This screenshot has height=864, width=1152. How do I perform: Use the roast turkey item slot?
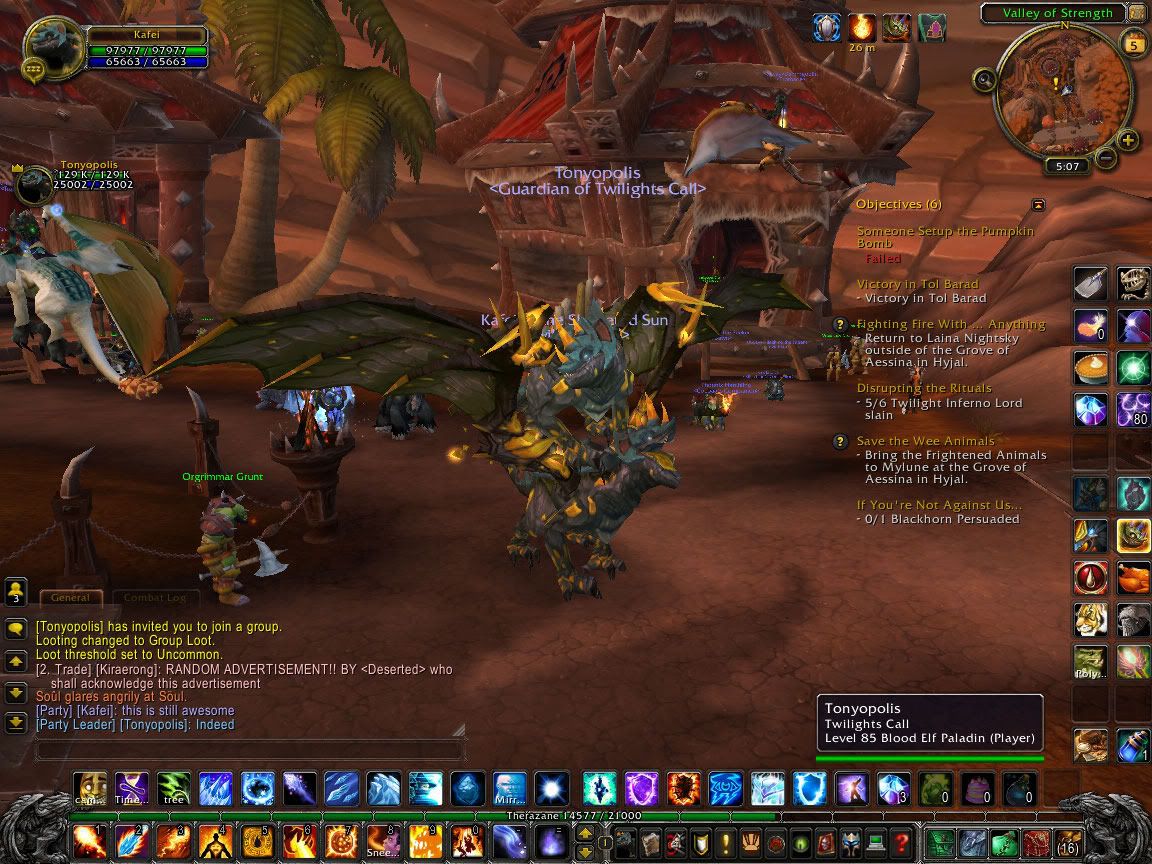[1133, 578]
